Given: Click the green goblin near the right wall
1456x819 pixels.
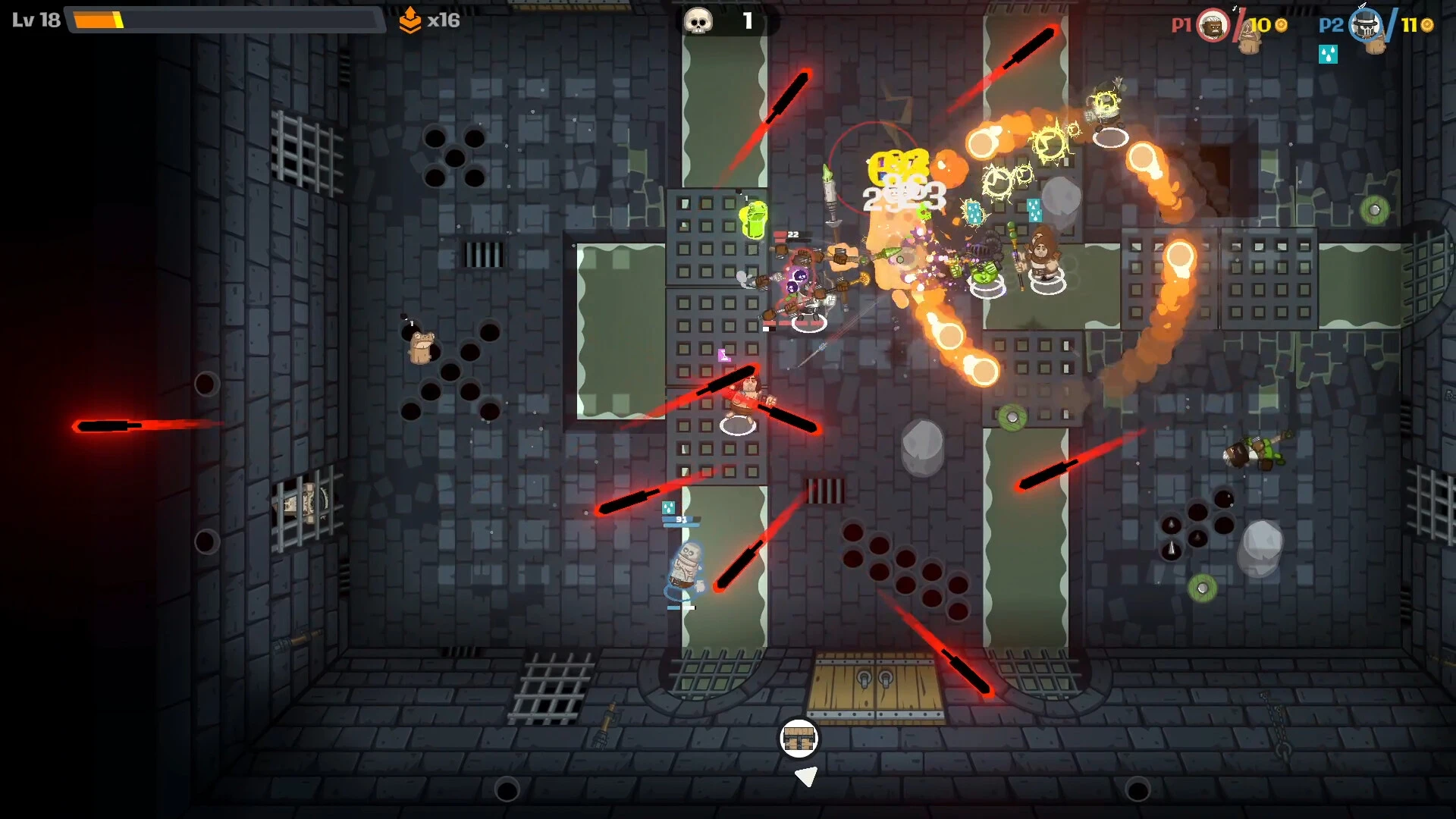Looking at the screenshot, I should click(1259, 451).
